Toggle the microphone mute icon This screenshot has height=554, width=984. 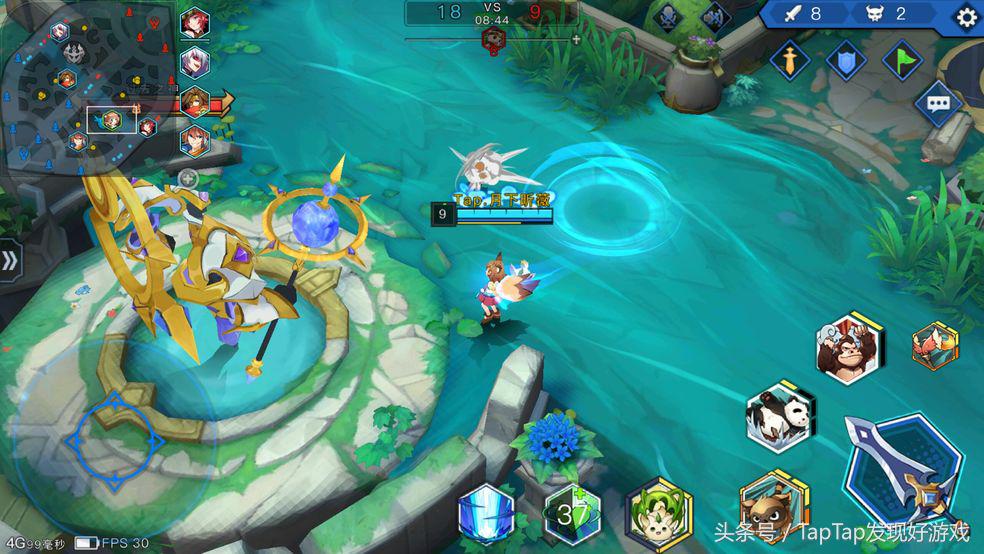(x=667, y=17)
